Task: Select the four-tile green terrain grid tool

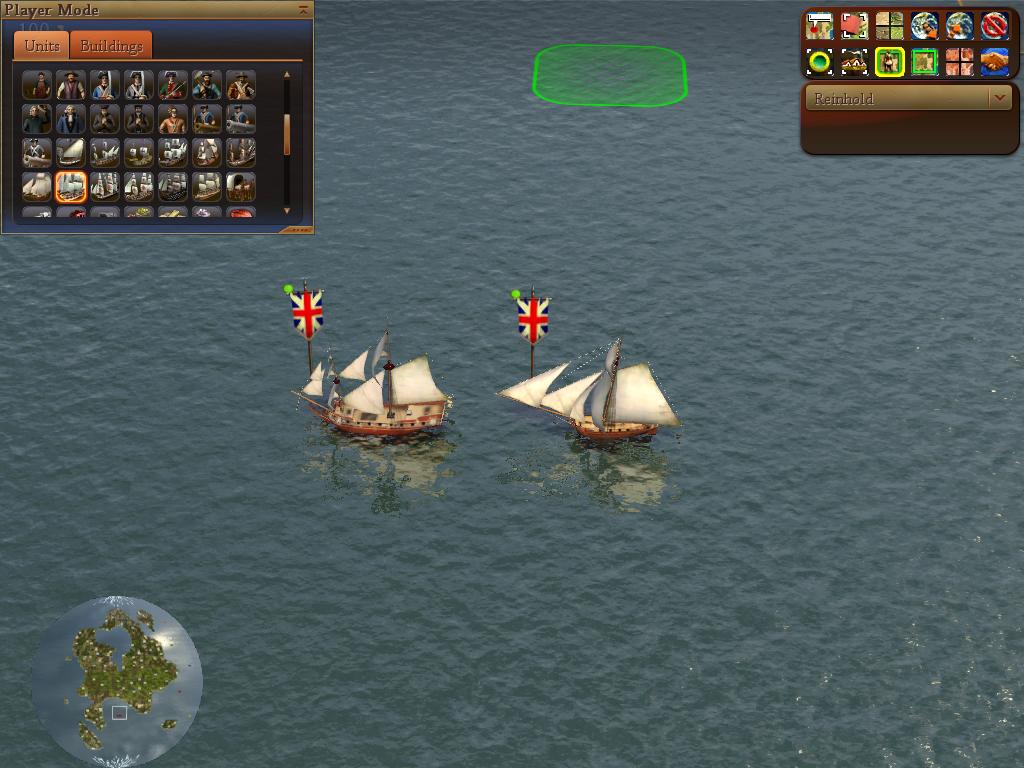Action: coord(889,25)
